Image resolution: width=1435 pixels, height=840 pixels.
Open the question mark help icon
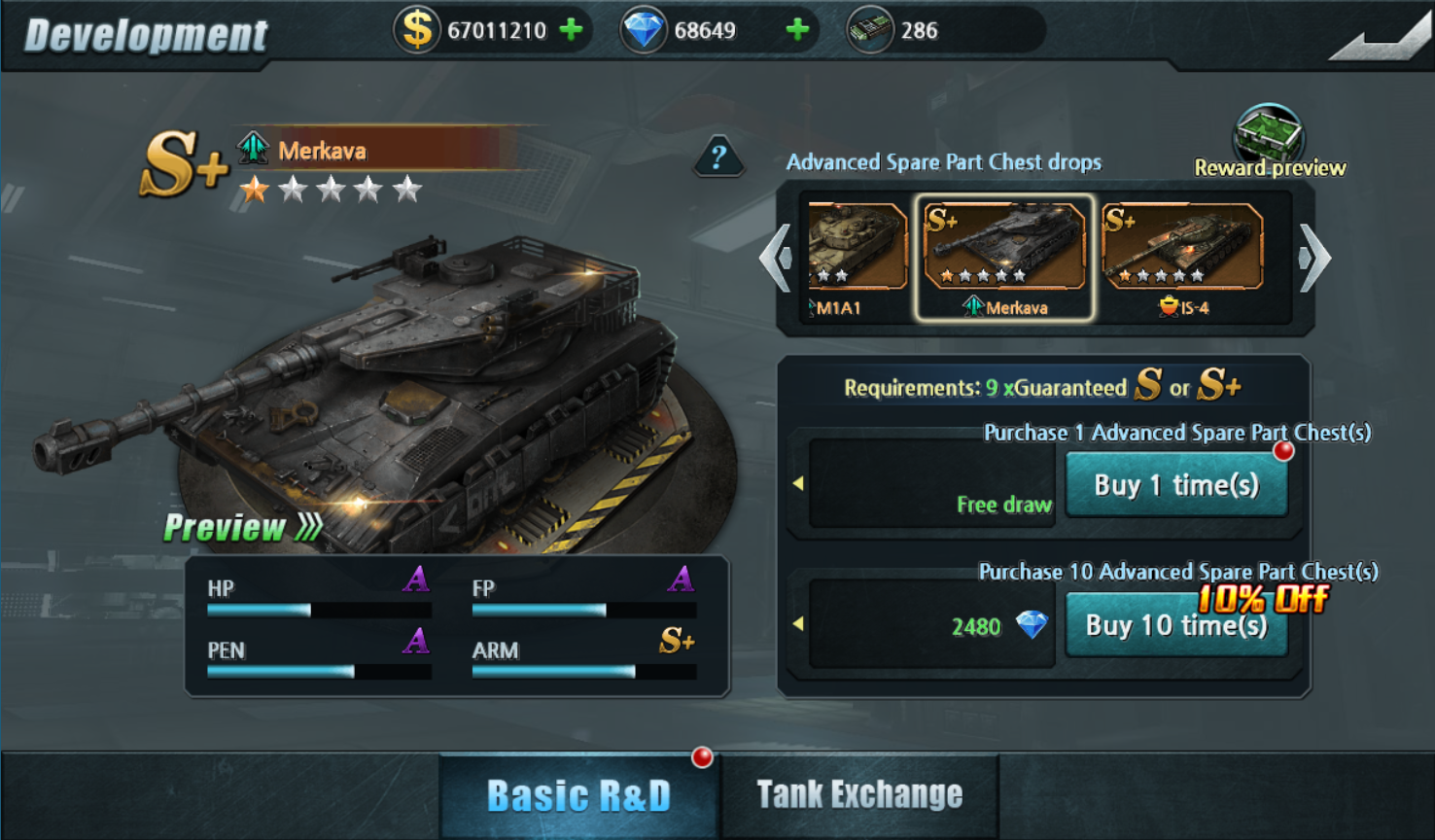(718, 157)
